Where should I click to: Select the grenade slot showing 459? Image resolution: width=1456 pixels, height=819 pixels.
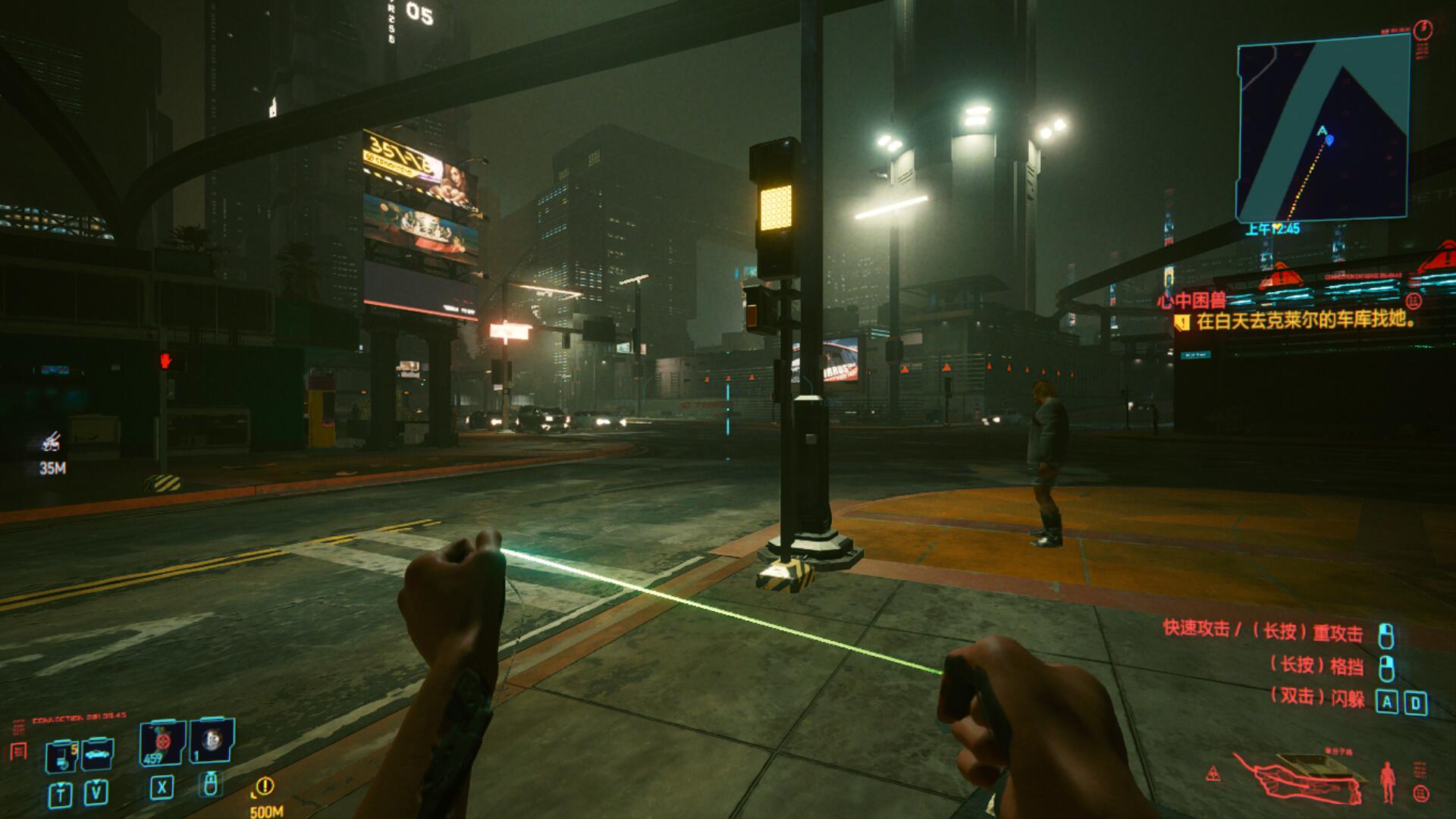coord(161,742)
